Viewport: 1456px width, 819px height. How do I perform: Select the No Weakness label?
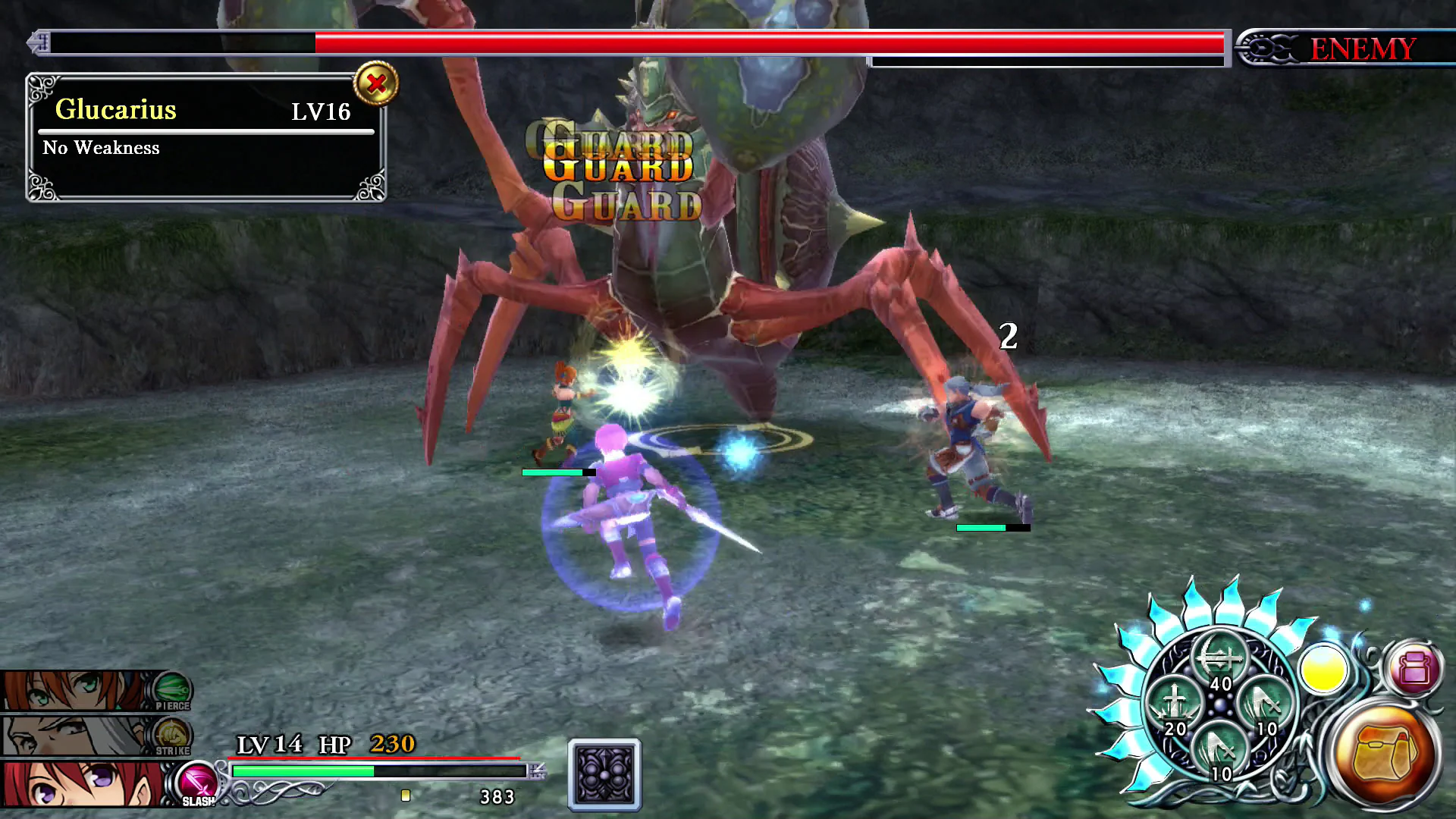pyautogui.click(x=101, y=148)
